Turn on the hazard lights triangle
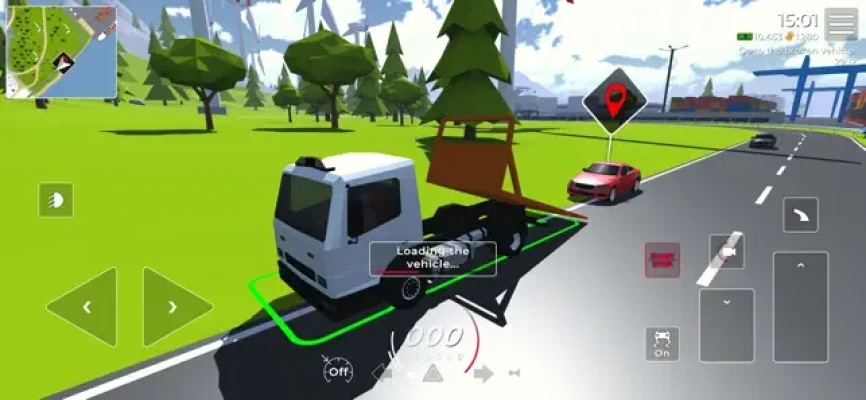Screen dimensions: 866x400 coord(431,374)
